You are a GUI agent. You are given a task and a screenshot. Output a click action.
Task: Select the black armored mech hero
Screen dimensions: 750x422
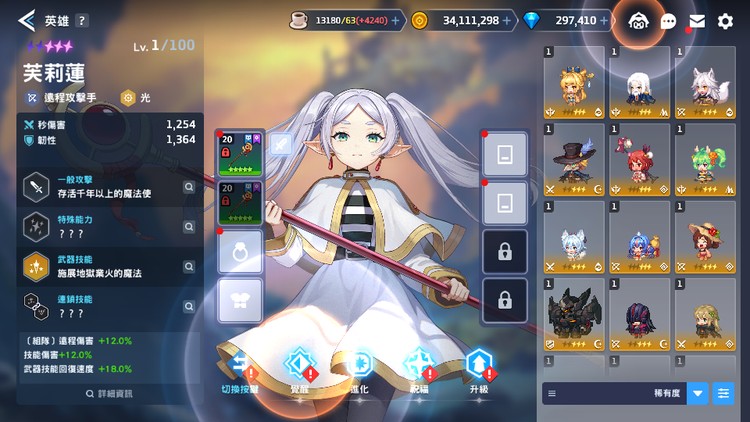pyautogui.click(x=574, y=315)
